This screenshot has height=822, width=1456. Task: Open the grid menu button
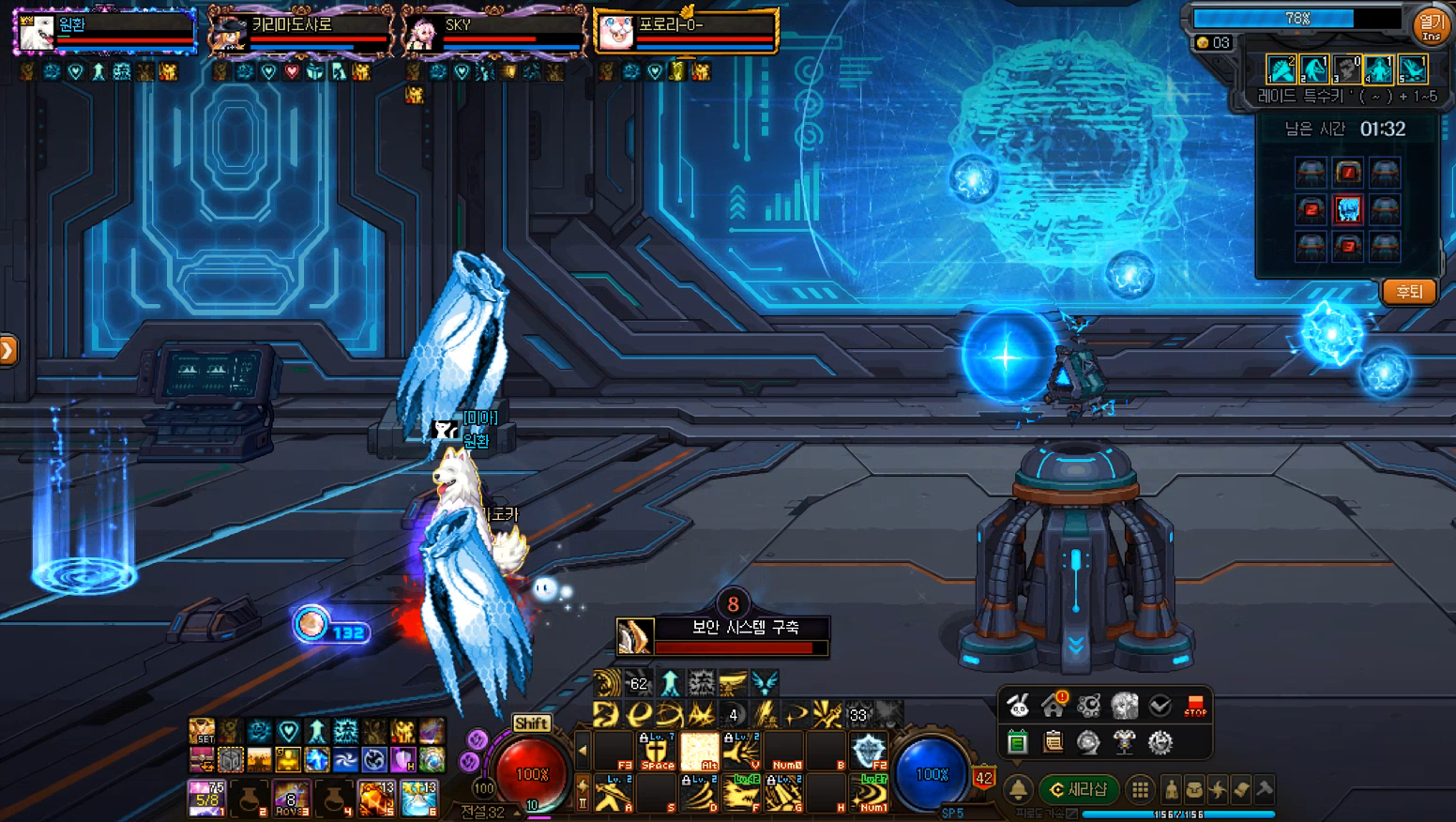tap(1139, 789)
